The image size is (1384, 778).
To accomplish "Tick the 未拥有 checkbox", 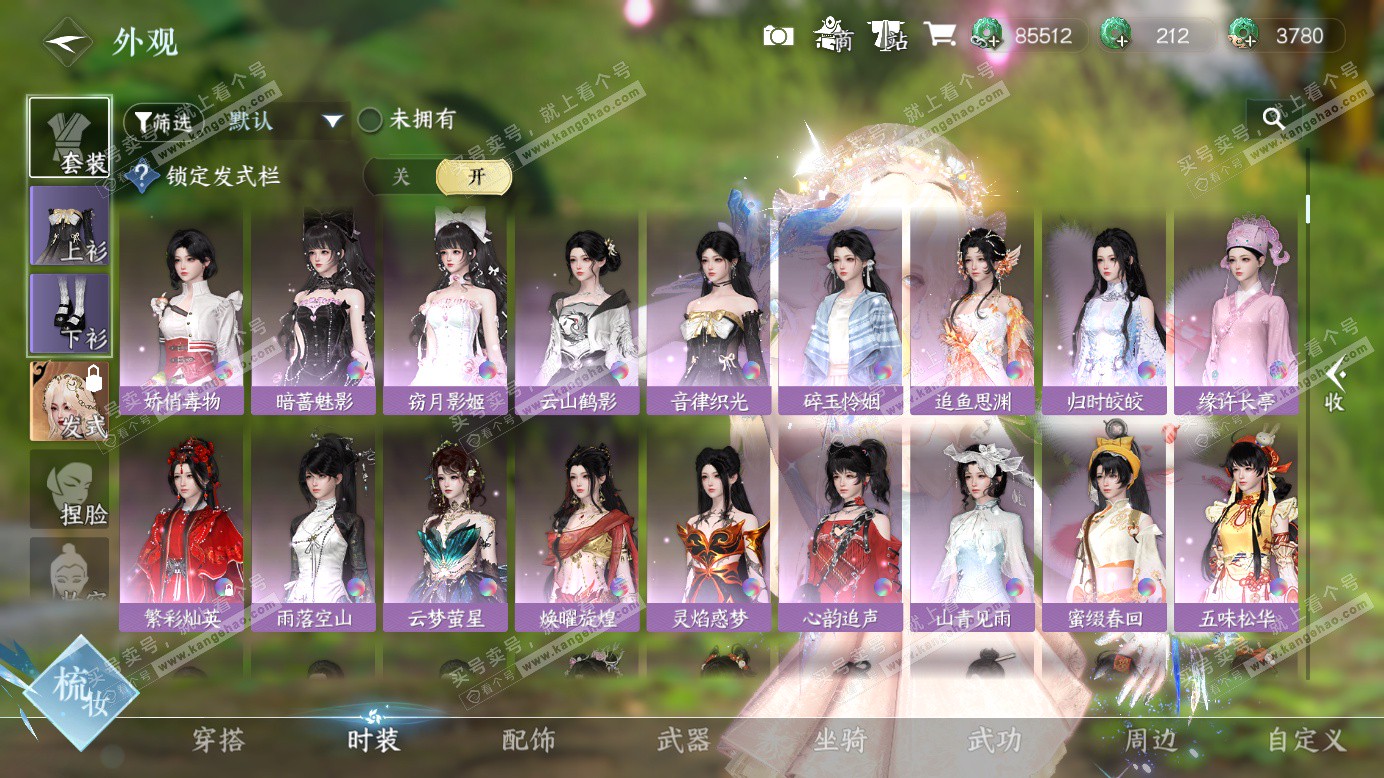I will 371,121.
